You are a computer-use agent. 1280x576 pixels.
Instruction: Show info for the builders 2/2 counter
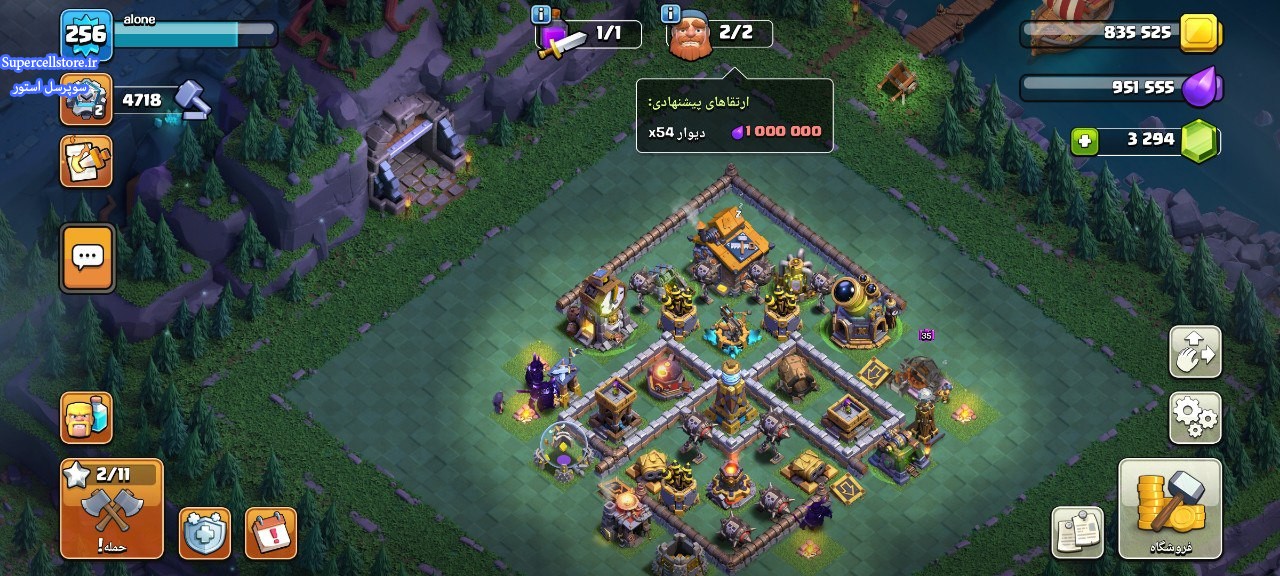pyautogui.click(x=671, y=14)
